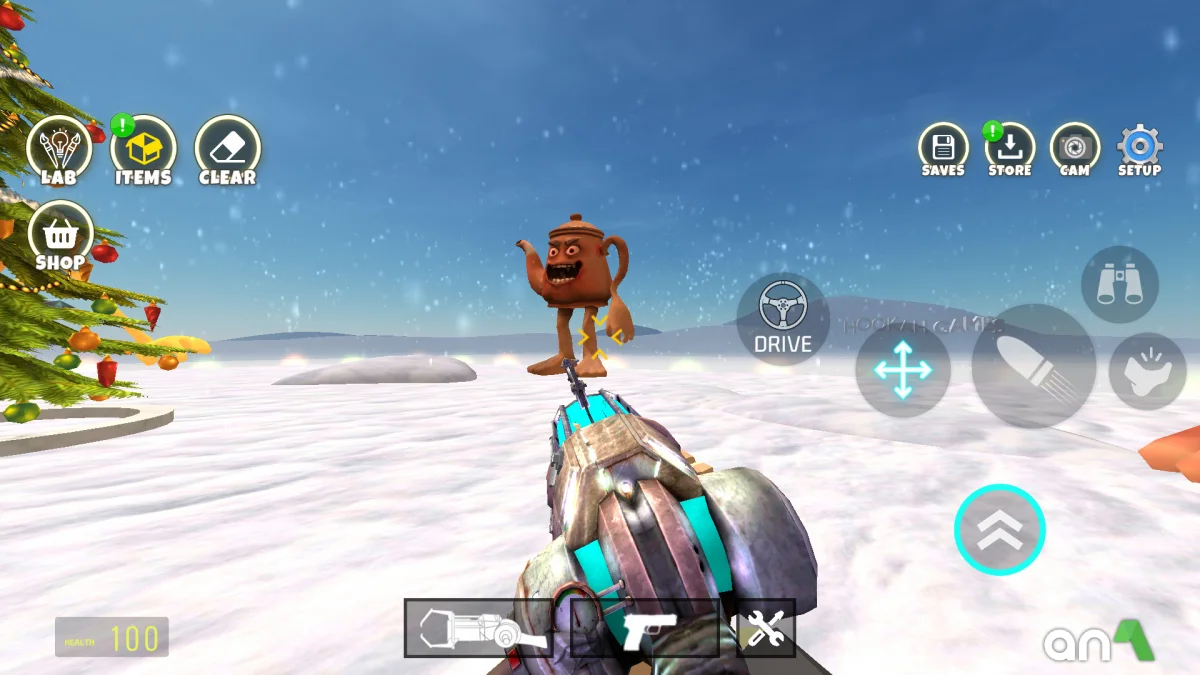Tap the binoculars zoom button
The image size is (1200, 675).
point(1119,284)
